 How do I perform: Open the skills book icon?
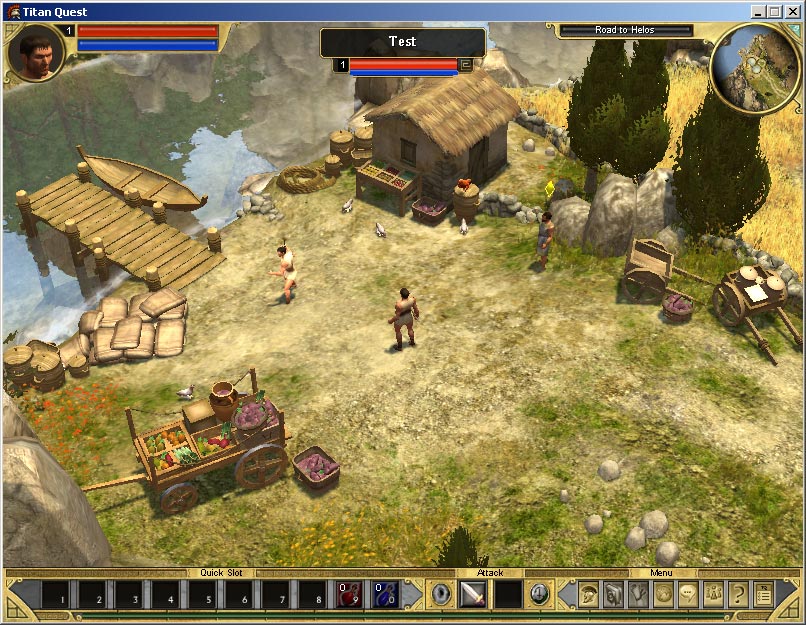pyautogui.click(x=637, y=594)
